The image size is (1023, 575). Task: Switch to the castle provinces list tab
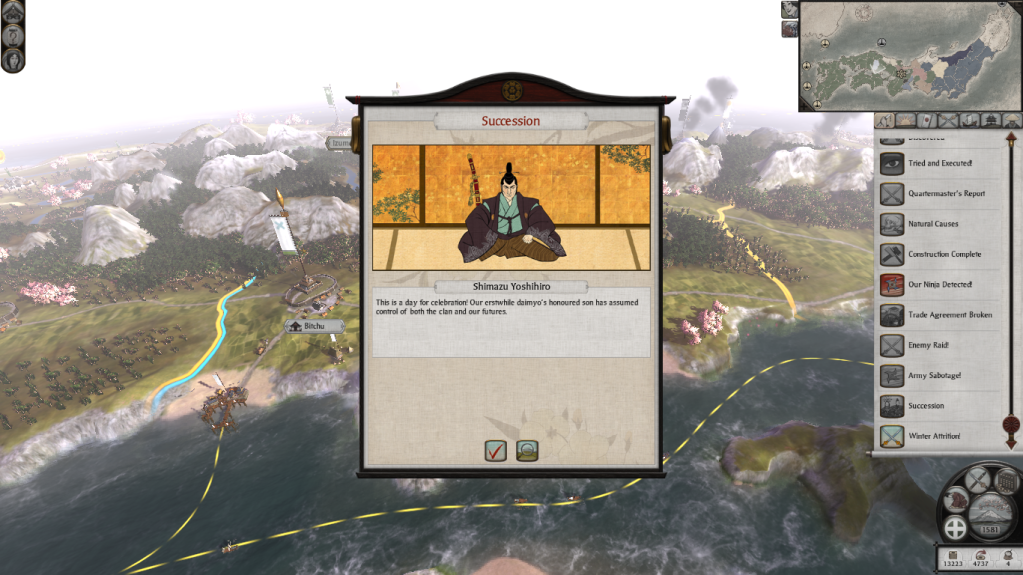990,121
